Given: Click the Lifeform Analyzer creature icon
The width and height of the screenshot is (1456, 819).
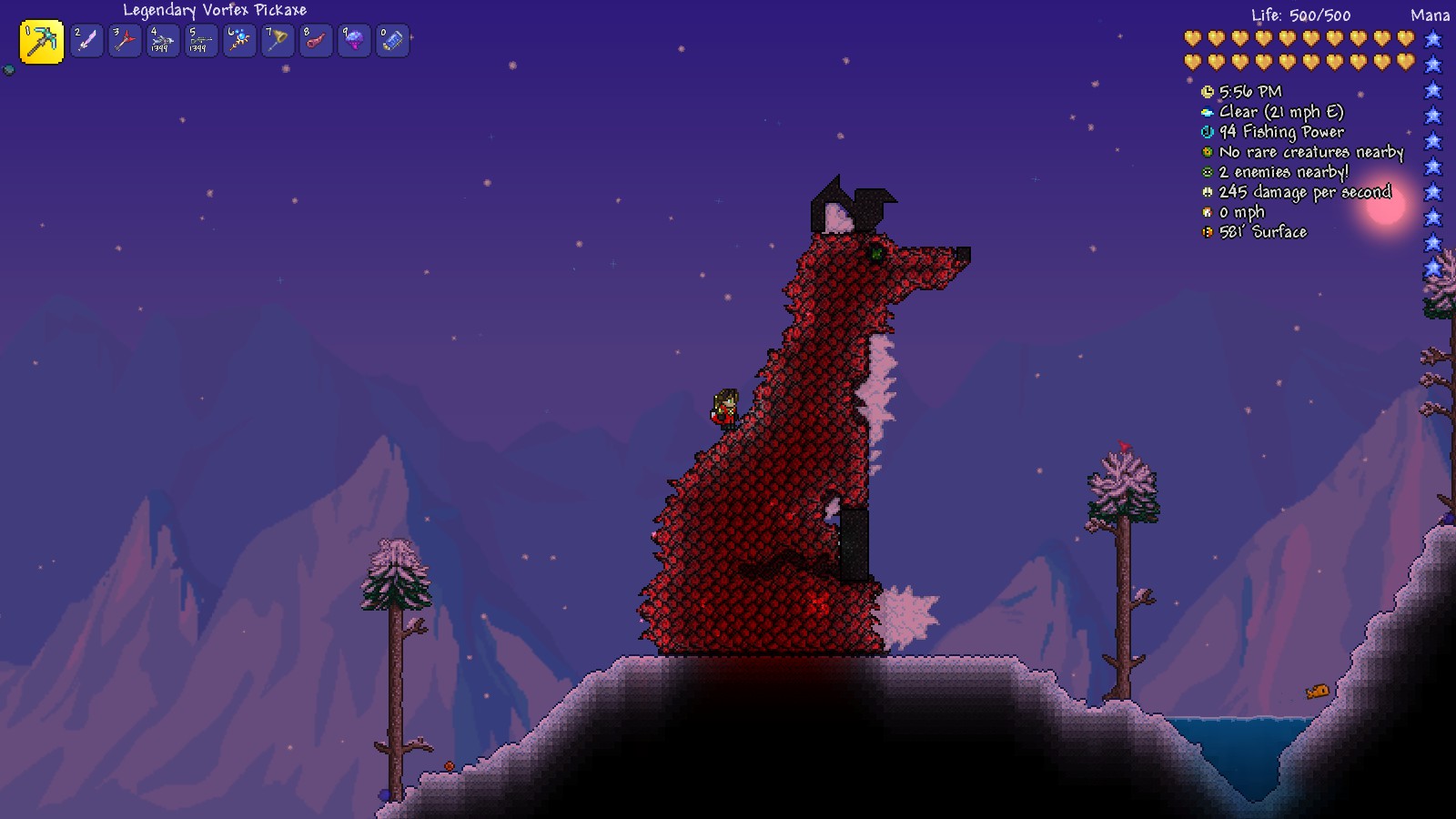Looking at the screenshot, I should click(1207, 152).
